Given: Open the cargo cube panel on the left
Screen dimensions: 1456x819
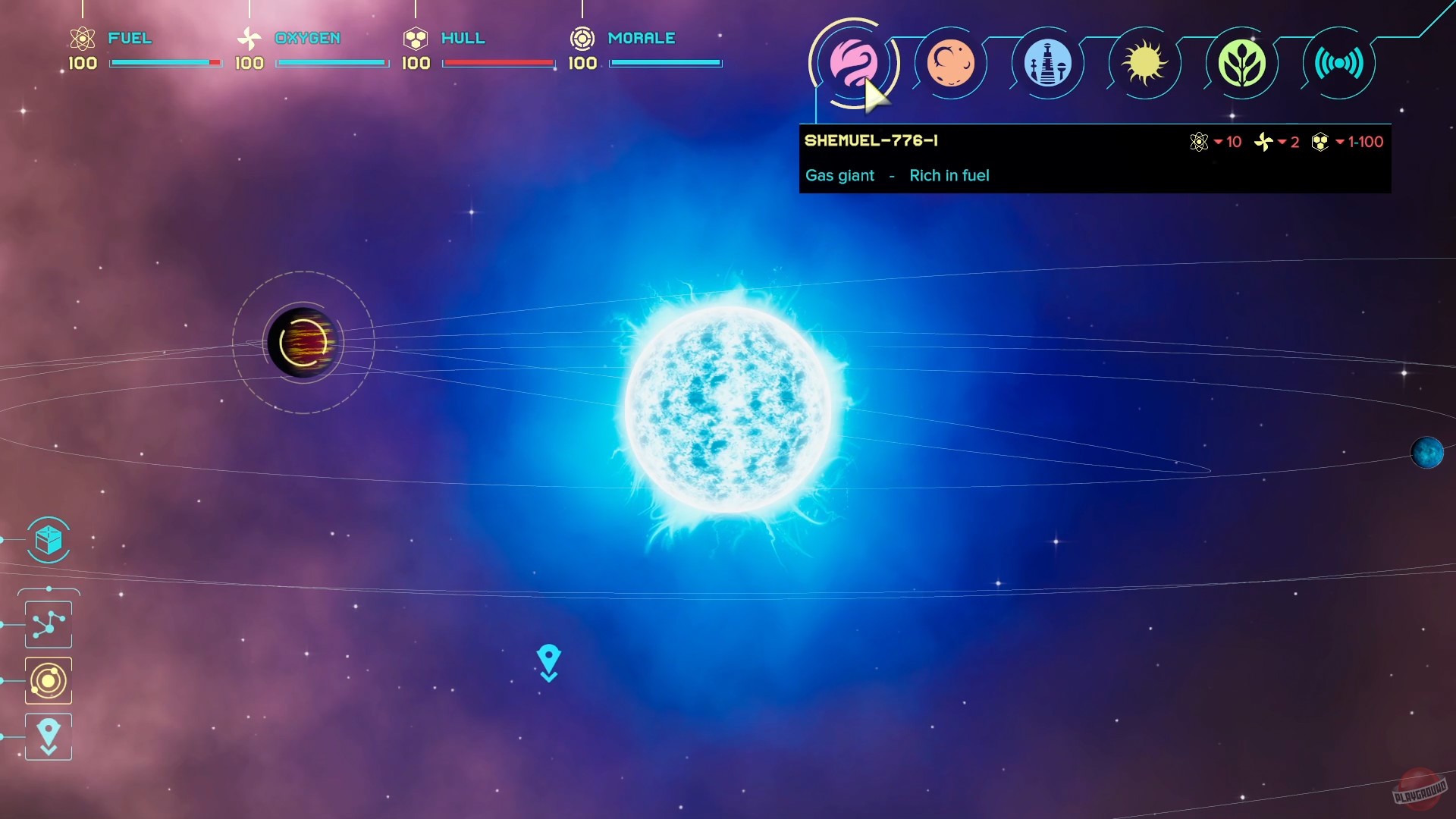Looking at the screenshot, I should click(x=48, y=541).
